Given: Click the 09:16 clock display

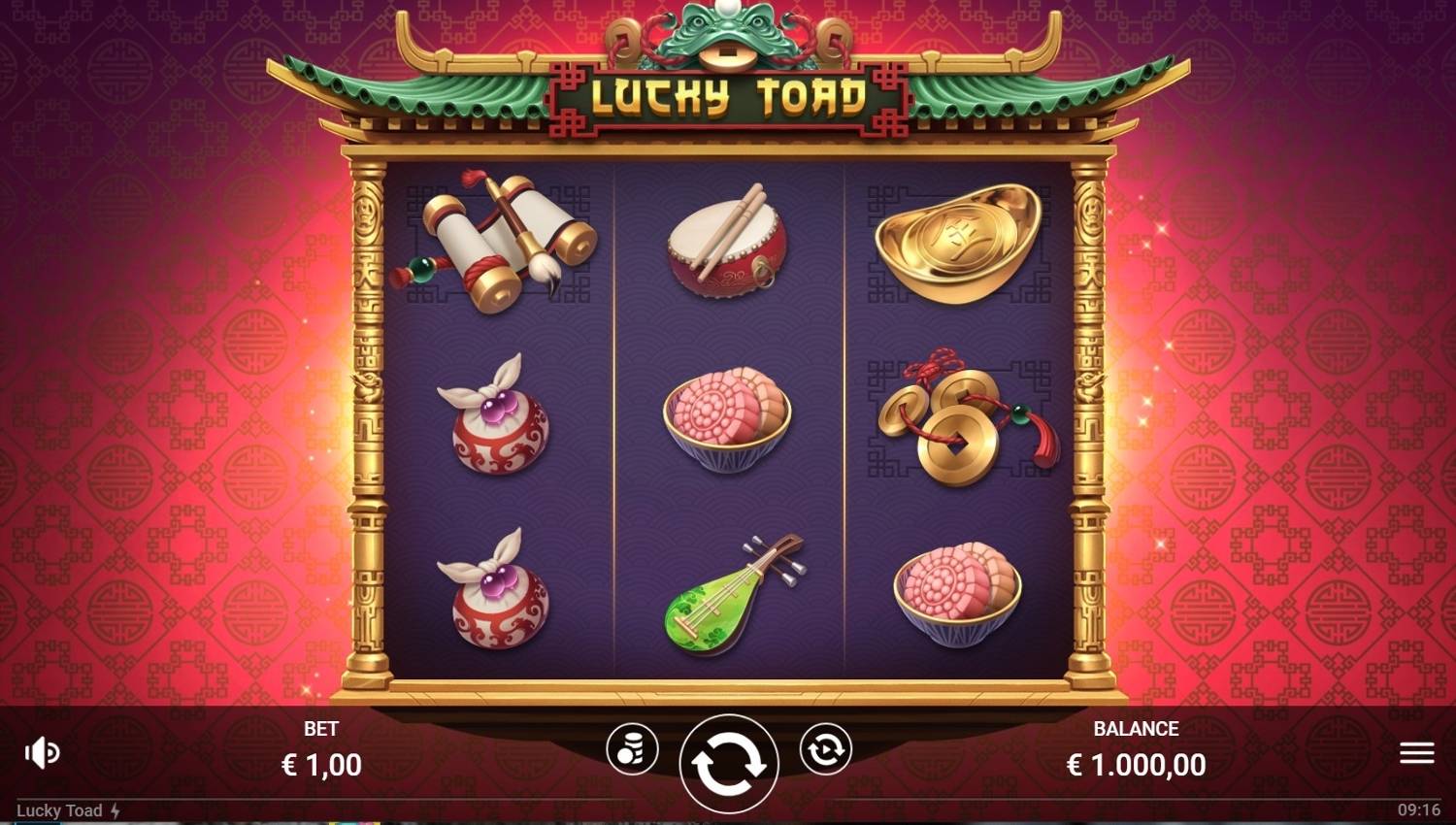Looking at the screenshot, I should point(1419,810).
